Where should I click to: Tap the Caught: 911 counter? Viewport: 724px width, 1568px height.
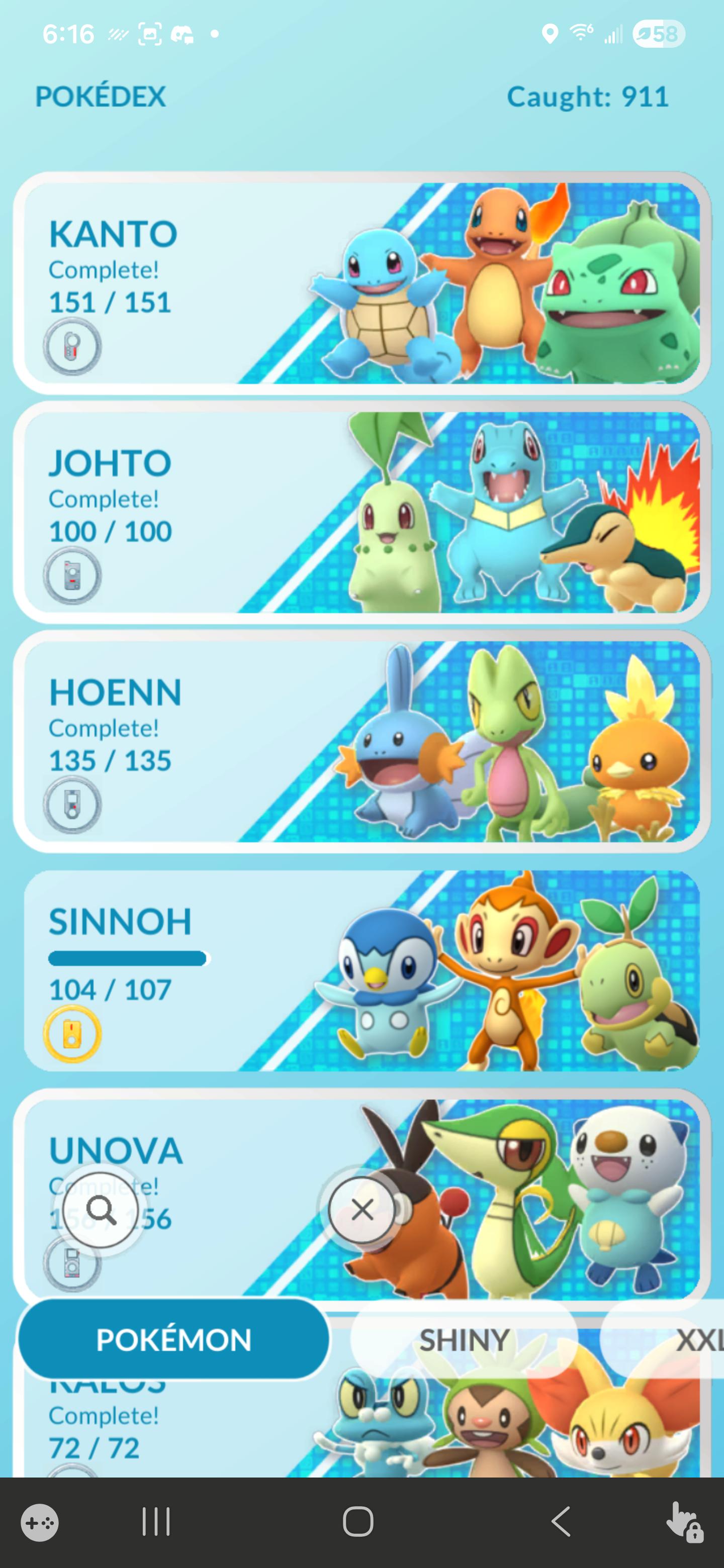588,96
